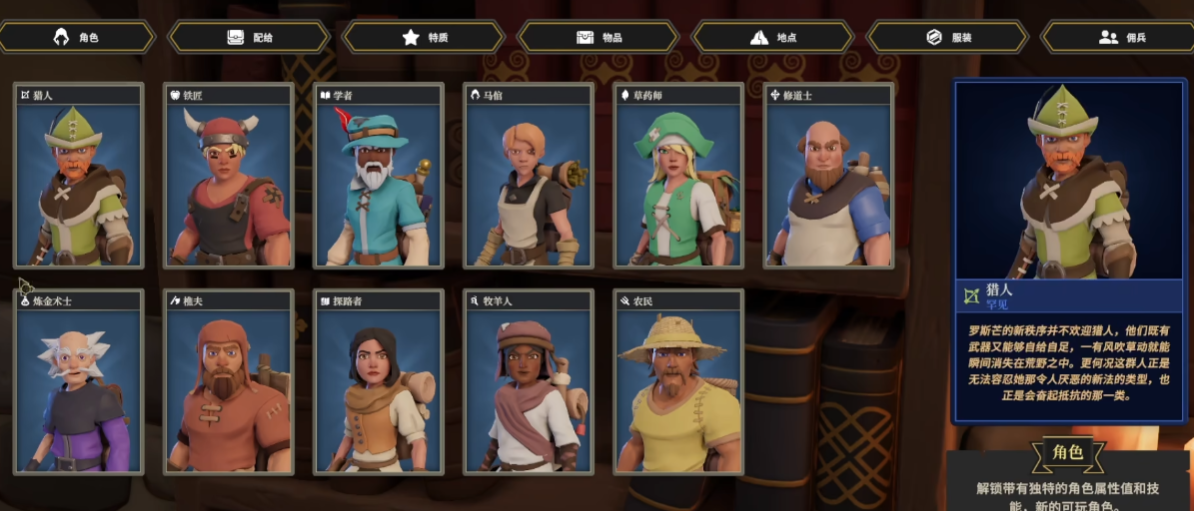Viewport: 1194px width, 511px height.
Task: Open the 配给 tab
Action: coord(249,37)
